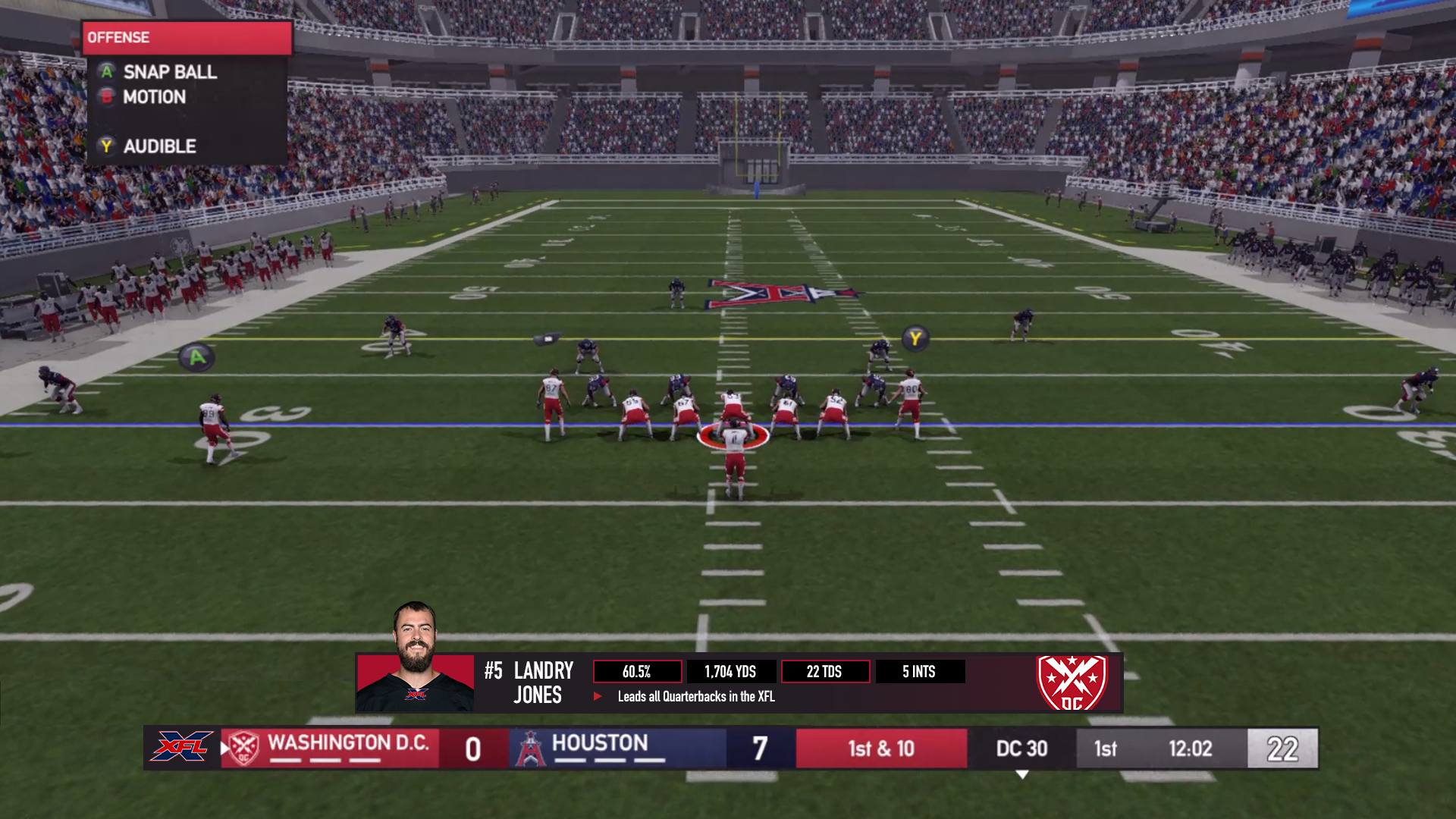Pick Audible from the Offense menu
Image resolution: width=1456 pixels, height=819 pixels.
159,146
